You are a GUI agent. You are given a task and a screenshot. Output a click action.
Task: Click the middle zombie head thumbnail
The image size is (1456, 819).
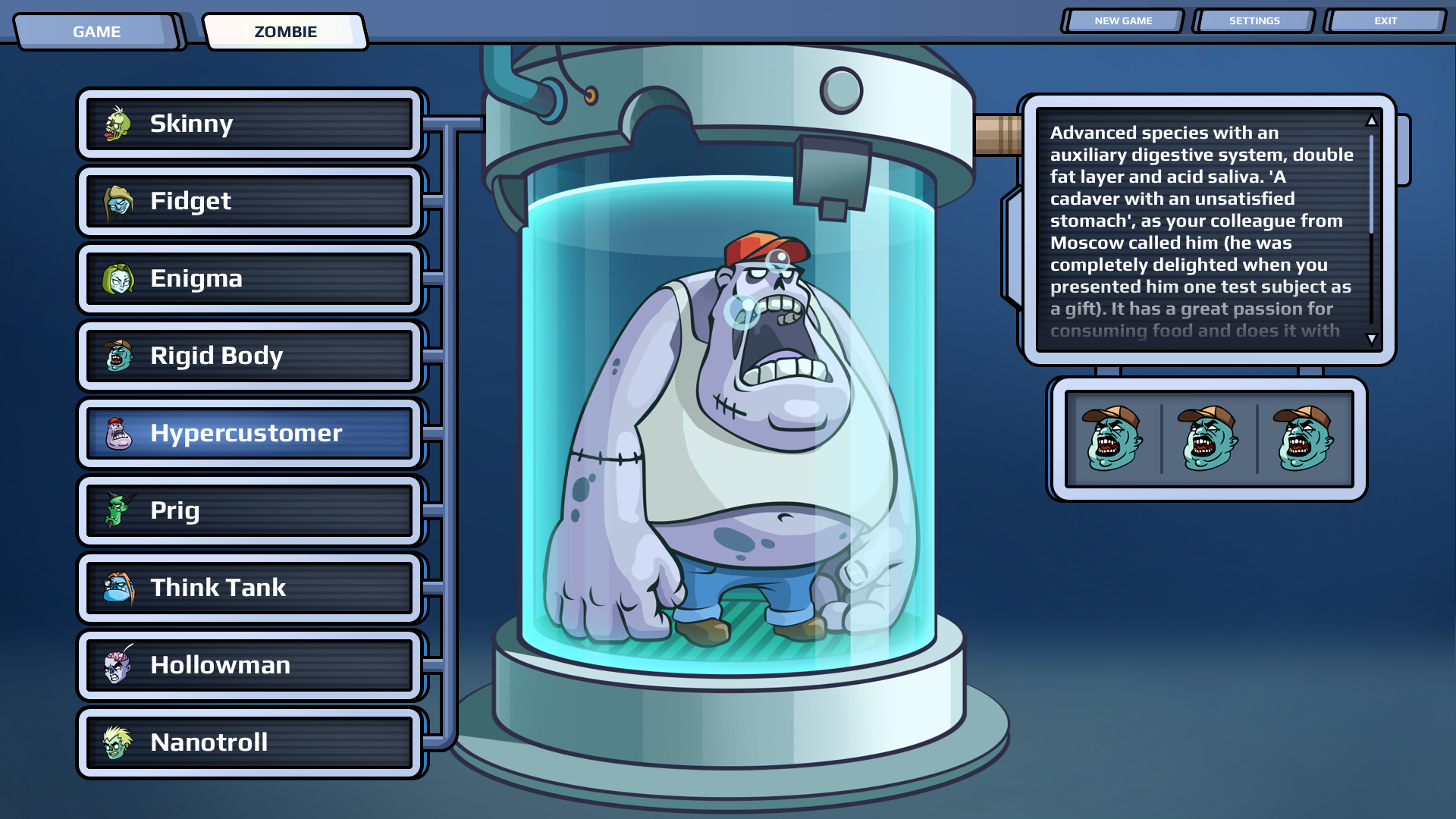[x=1207, y=438]
